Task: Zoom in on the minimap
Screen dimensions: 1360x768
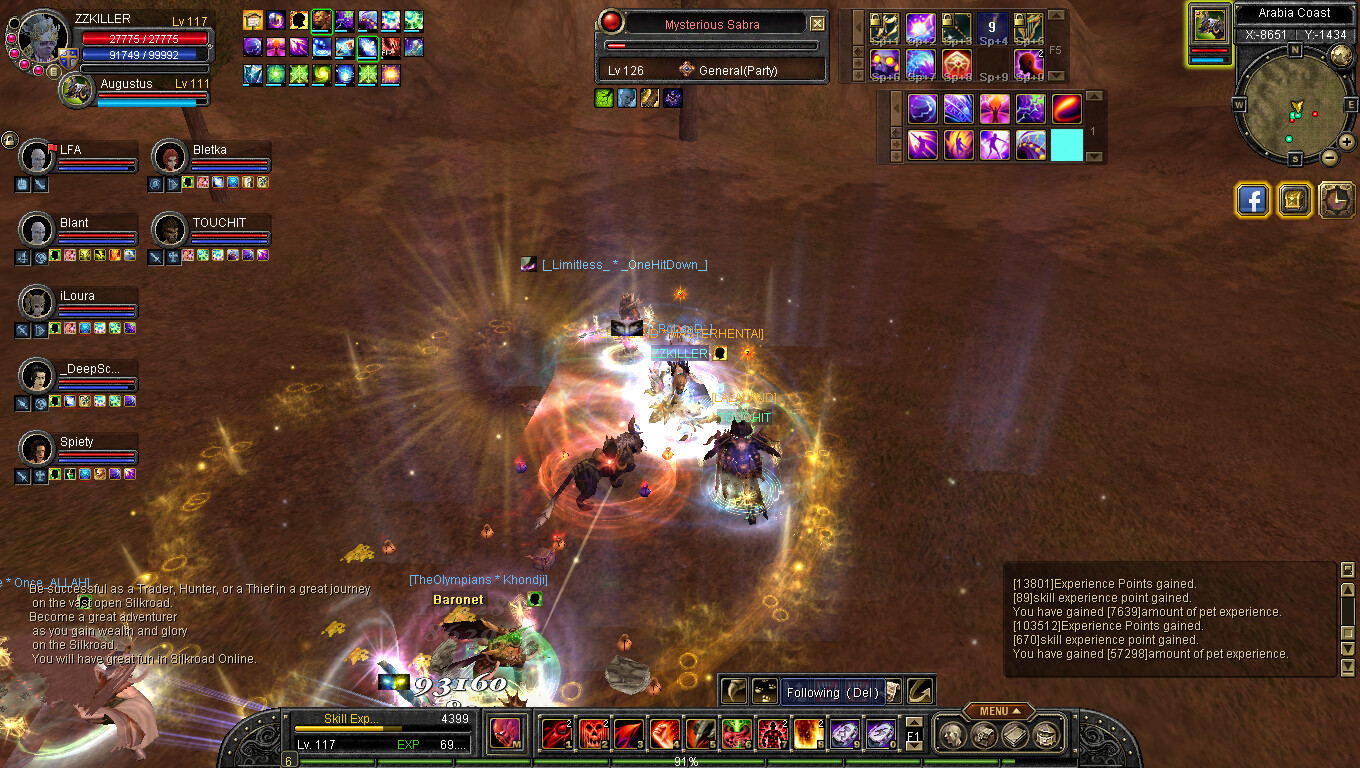Action: click(1346, 142)
